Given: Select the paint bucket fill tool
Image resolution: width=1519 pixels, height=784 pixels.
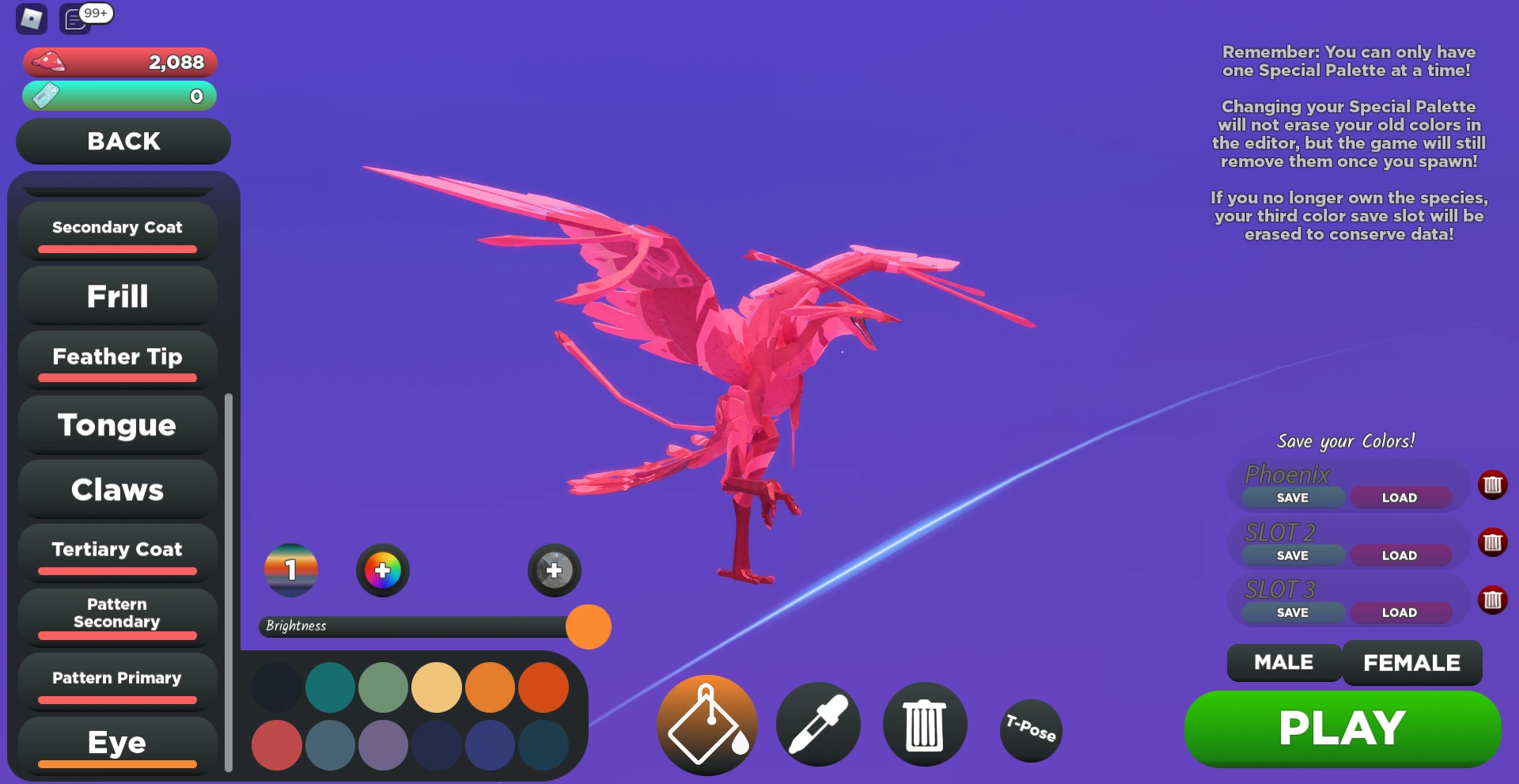Looking at the screenshot, I should point(706,724).
